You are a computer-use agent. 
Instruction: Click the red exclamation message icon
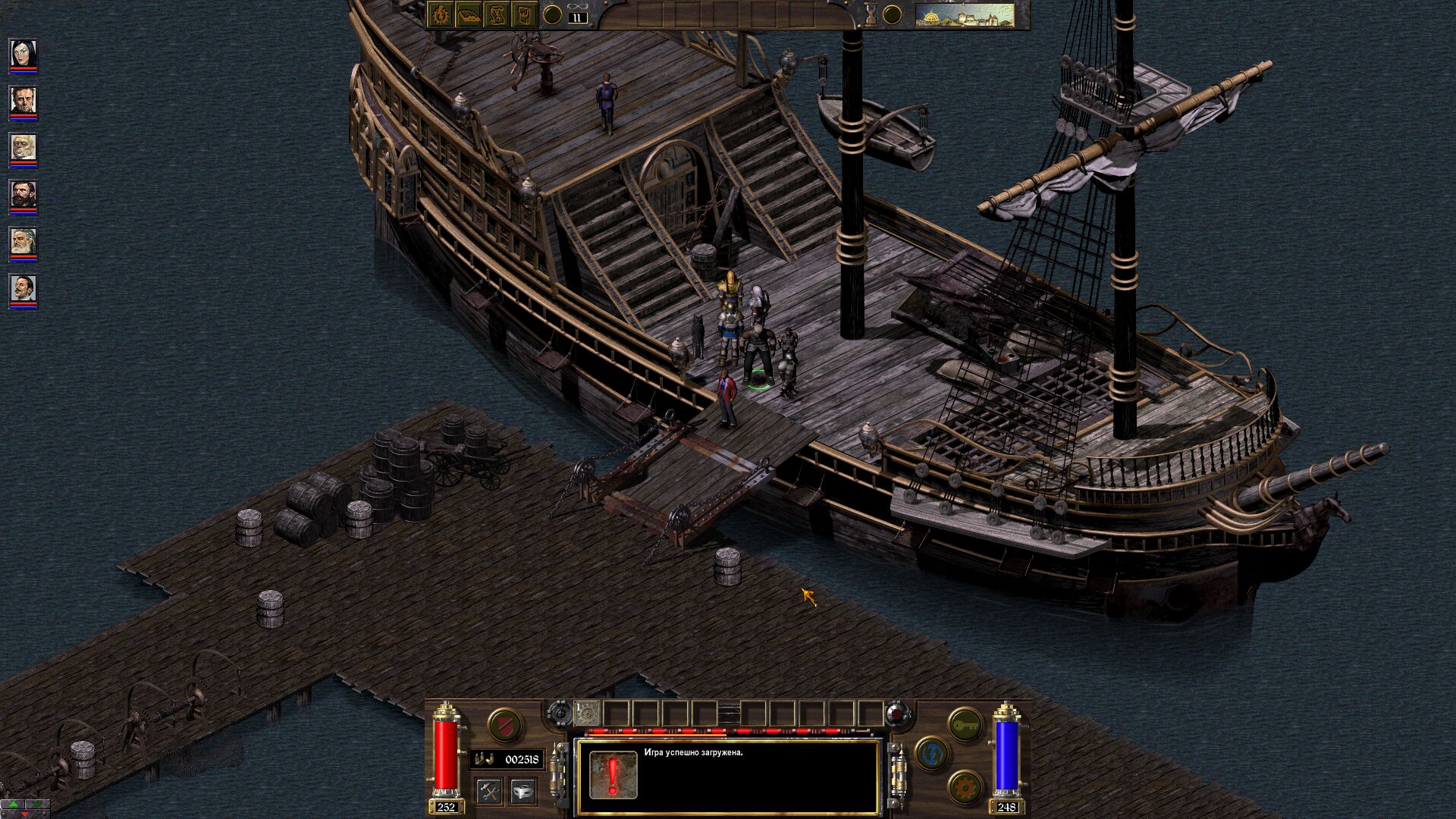click(613, 775)
